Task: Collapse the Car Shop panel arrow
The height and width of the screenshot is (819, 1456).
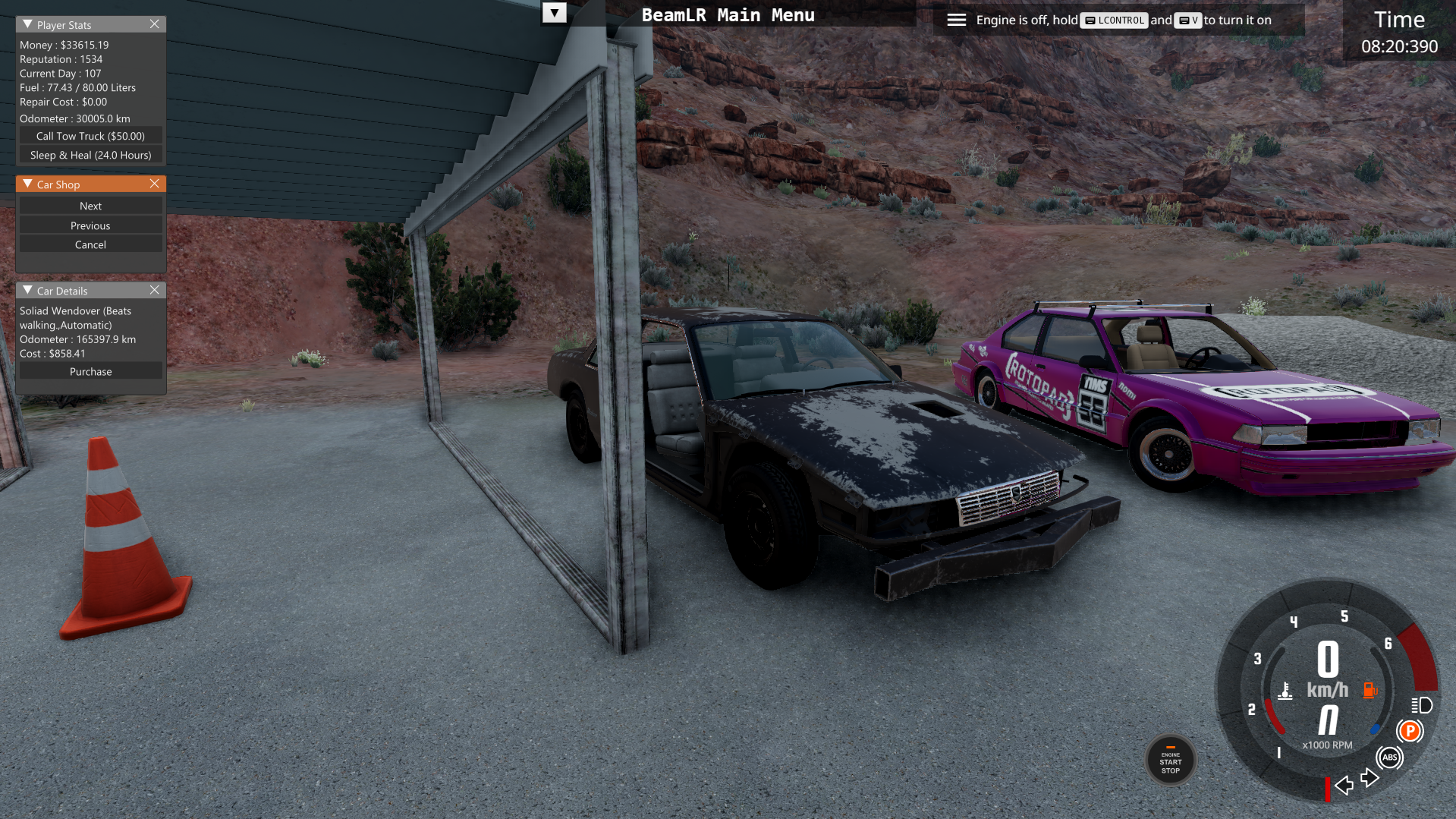Action: click(x=27, y=184)
